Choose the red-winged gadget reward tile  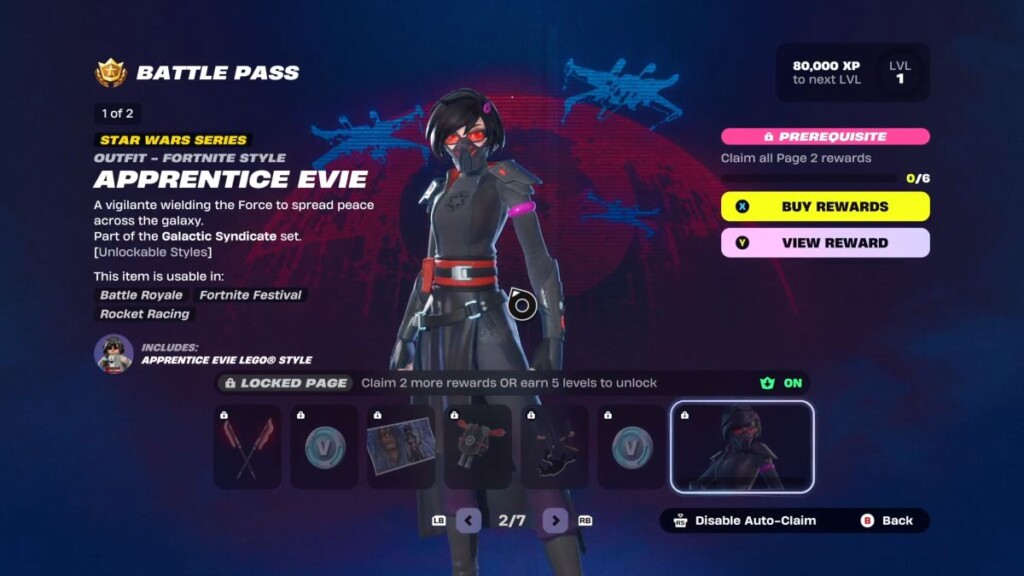pyautogui.click(x=477, y=447)
